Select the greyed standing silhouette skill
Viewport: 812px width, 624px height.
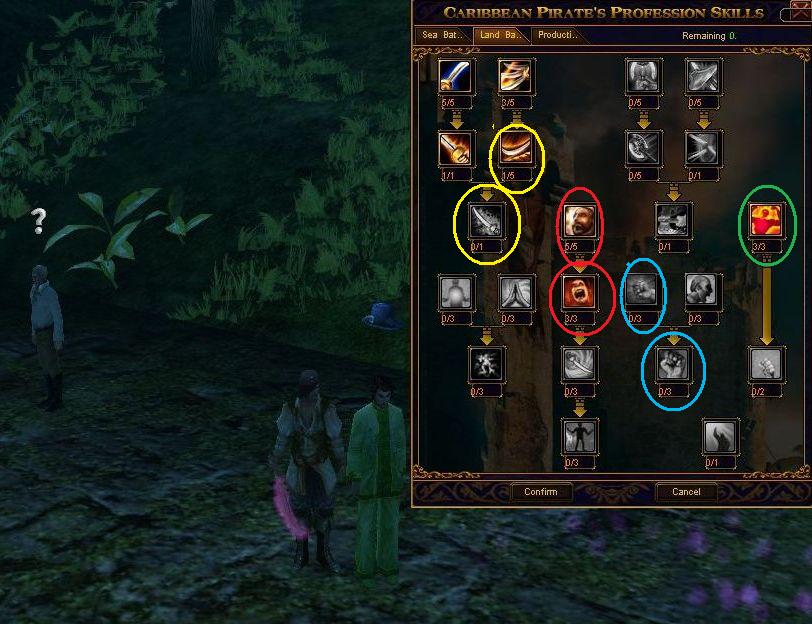click(580, 436)
